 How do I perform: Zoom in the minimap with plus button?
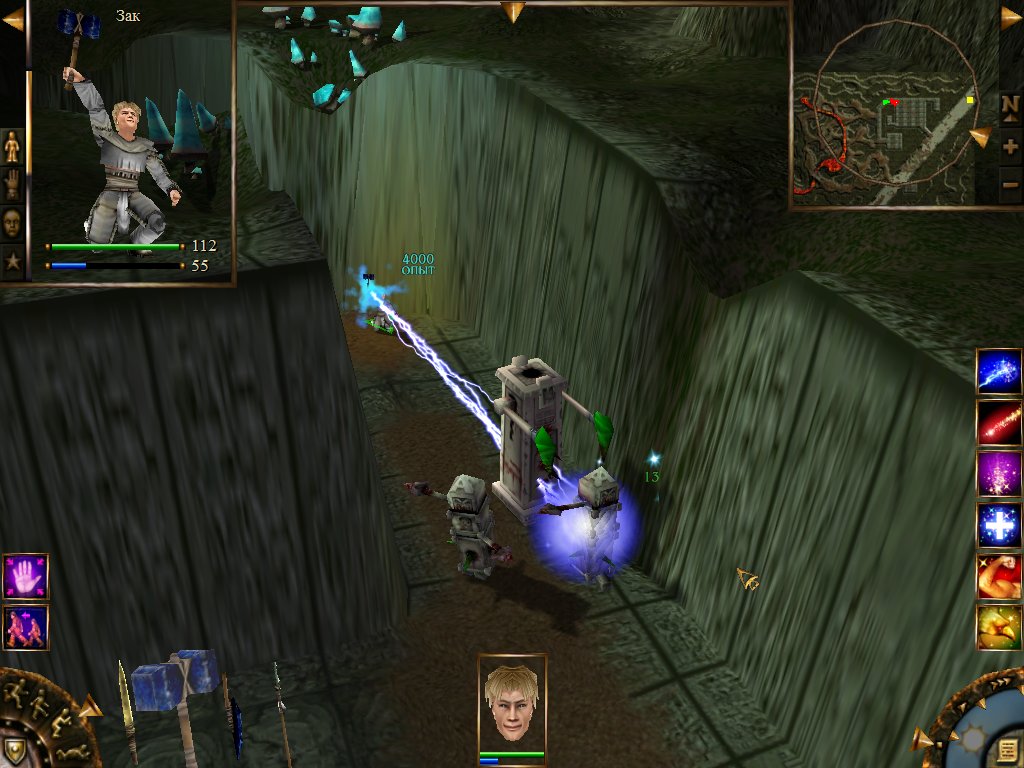coord(1010,147)
